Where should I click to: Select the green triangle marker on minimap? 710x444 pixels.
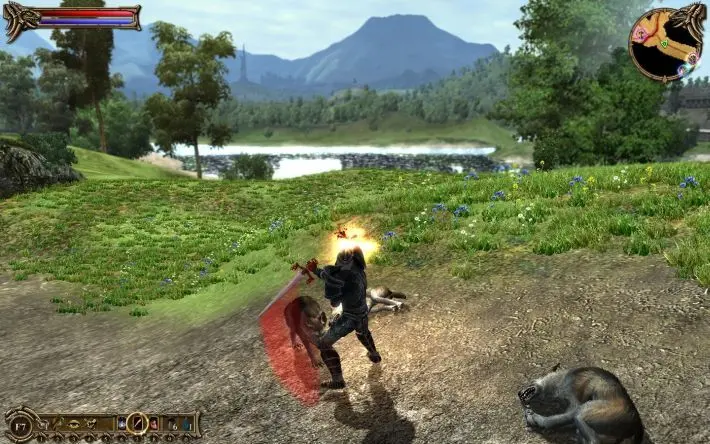coord(664,43)
